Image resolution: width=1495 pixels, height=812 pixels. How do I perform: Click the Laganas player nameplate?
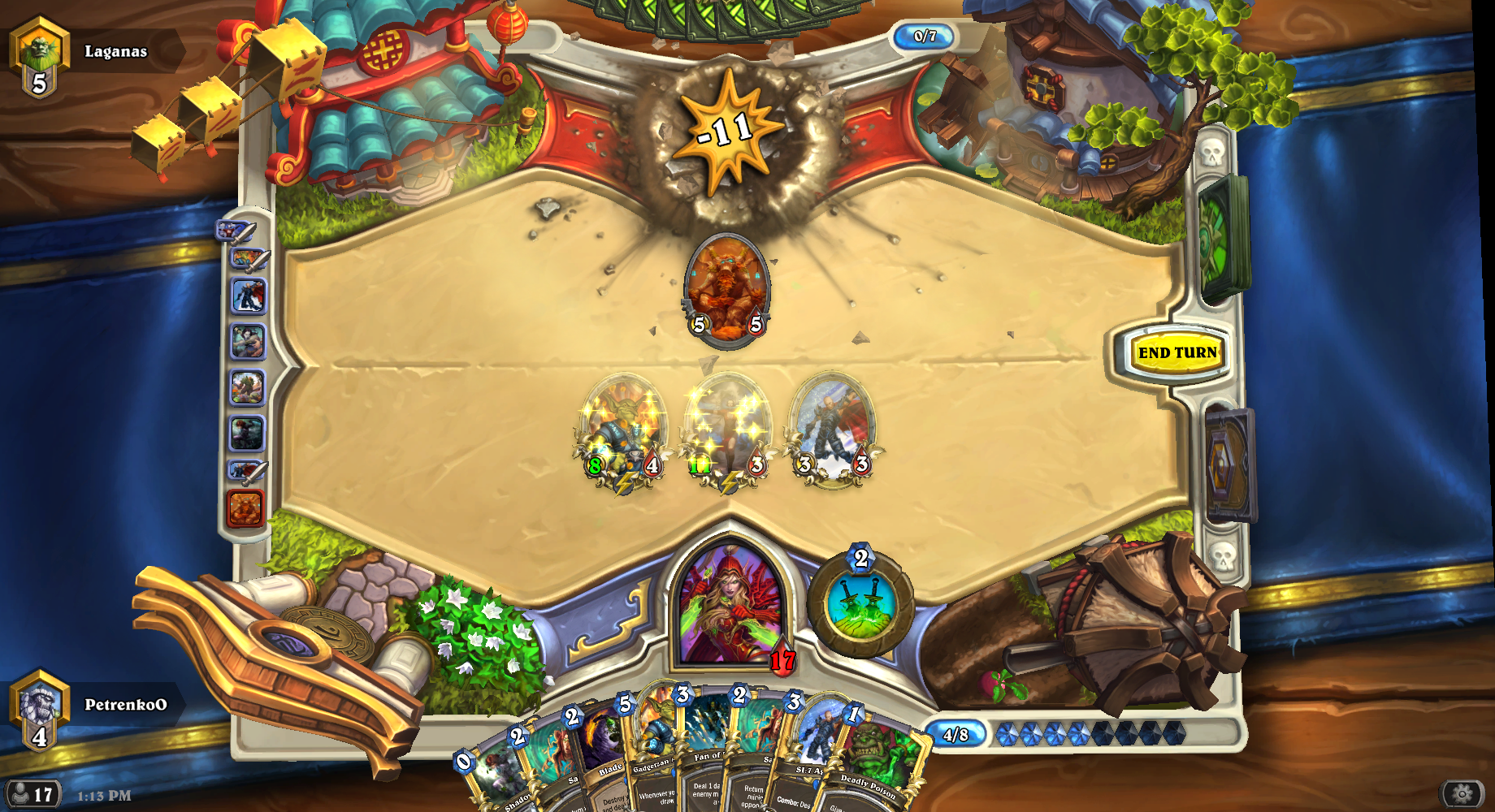point(115,51)
